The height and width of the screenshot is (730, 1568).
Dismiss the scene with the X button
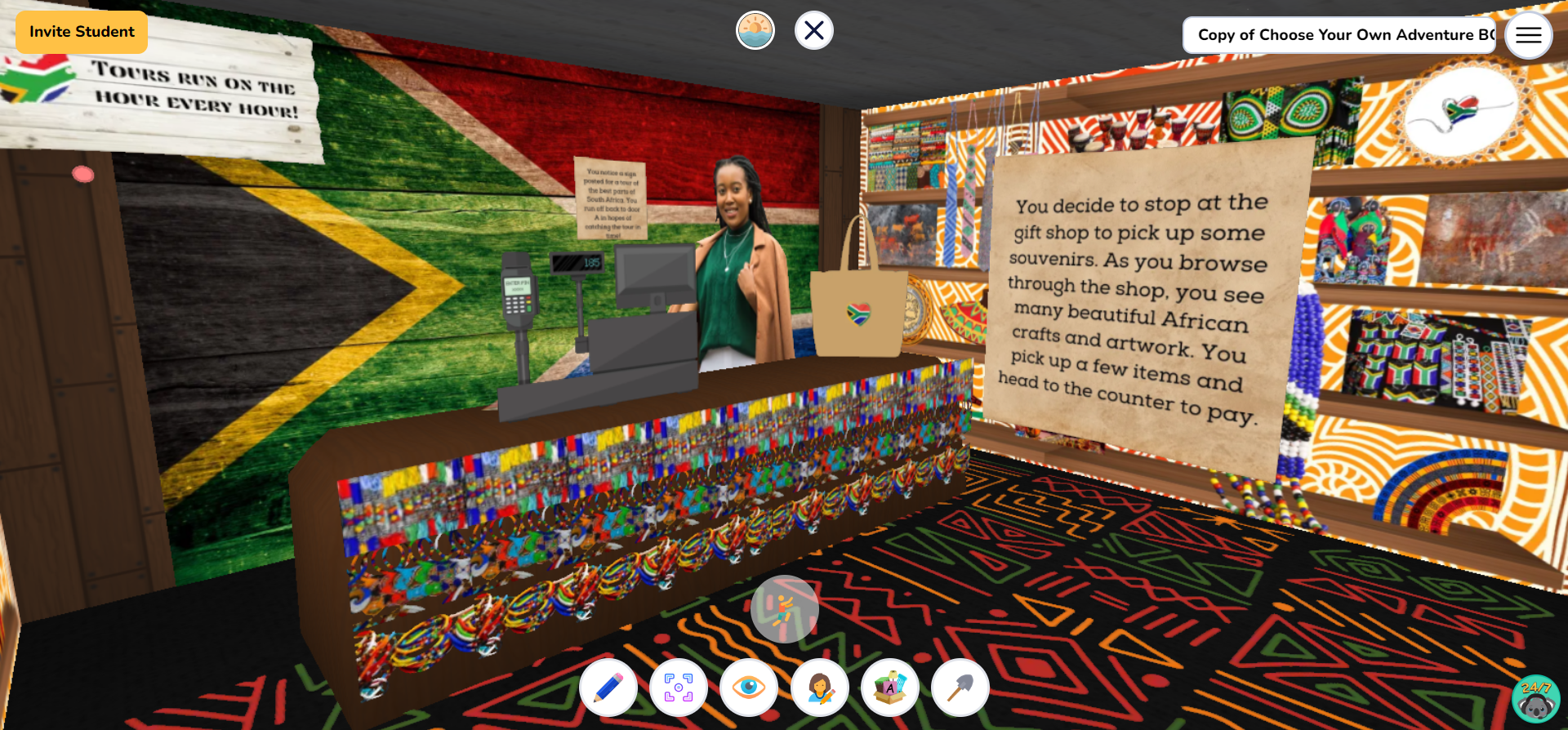813,30
